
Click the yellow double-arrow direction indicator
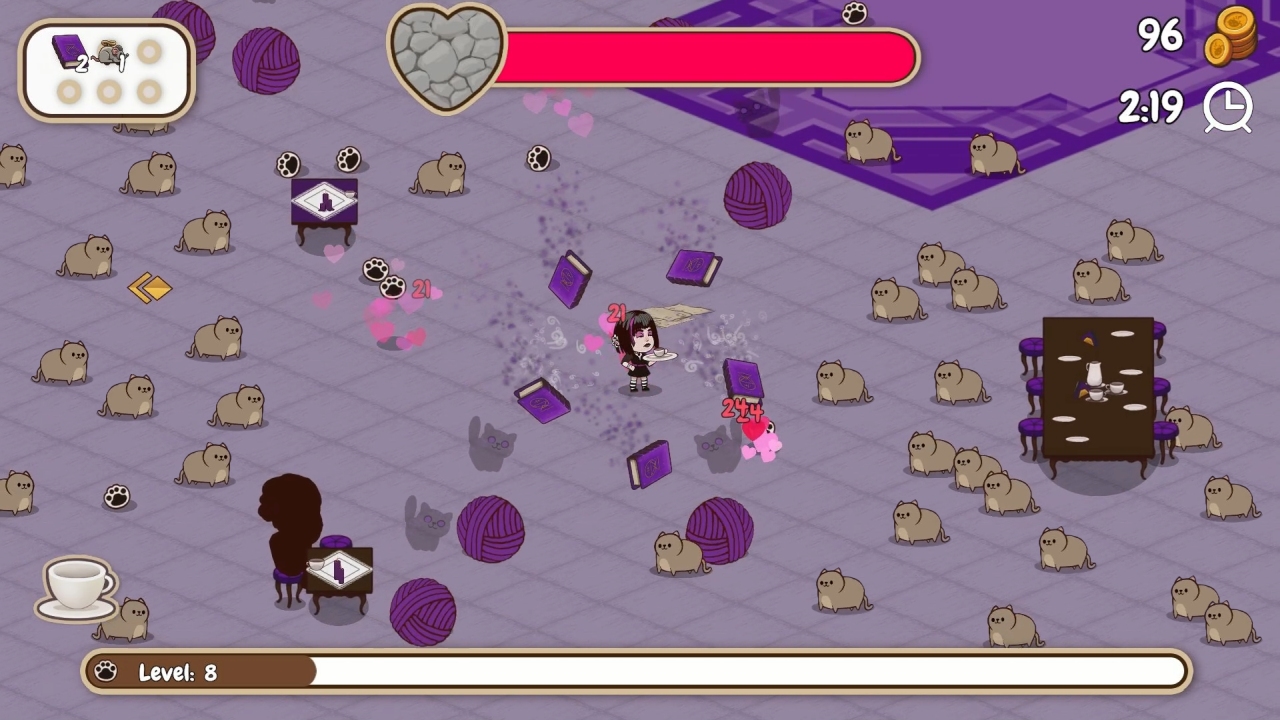(152, 288)
